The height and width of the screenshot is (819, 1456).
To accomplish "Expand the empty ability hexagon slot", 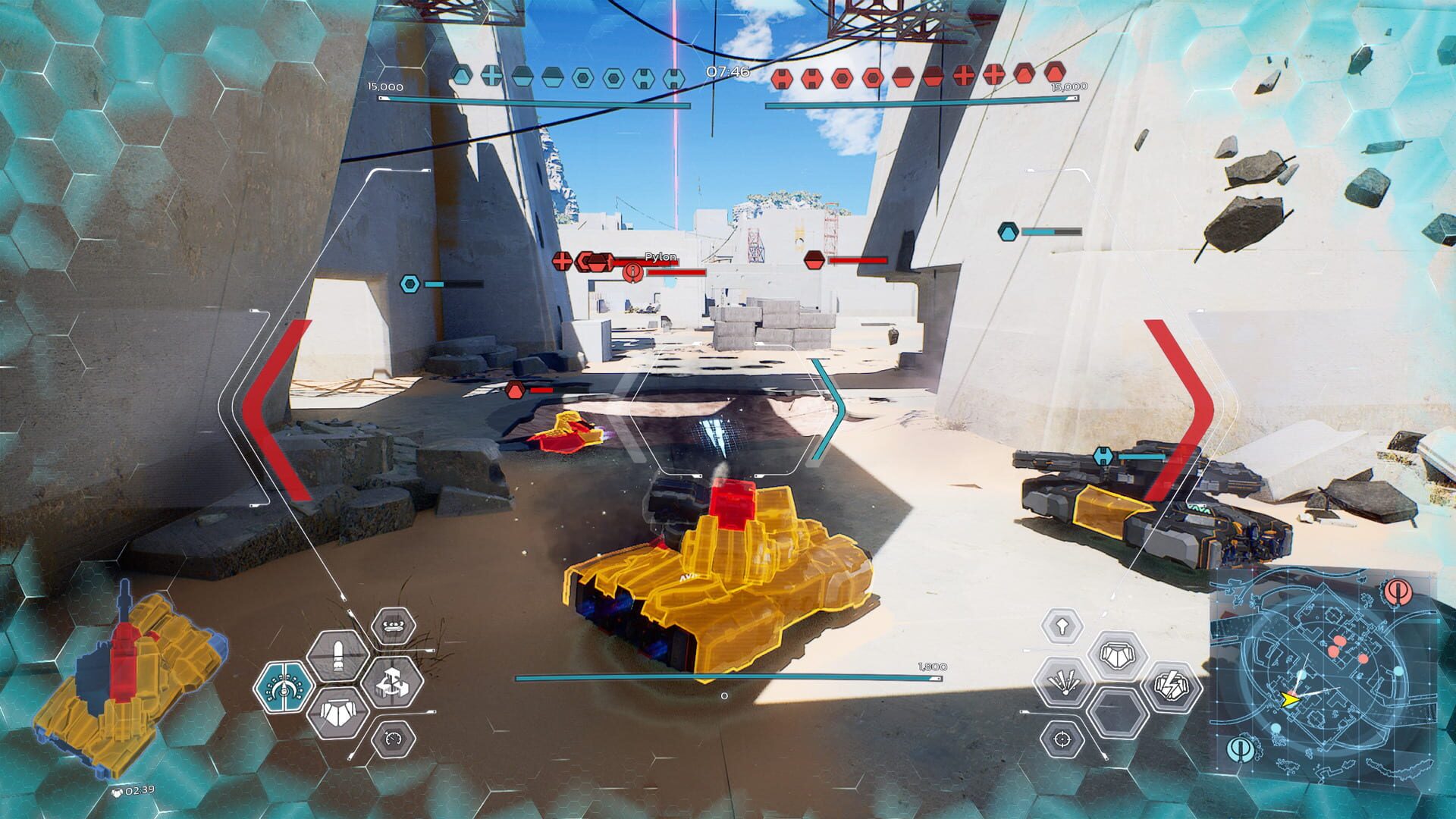I will pyautogui.click(x=1118, y=713).
